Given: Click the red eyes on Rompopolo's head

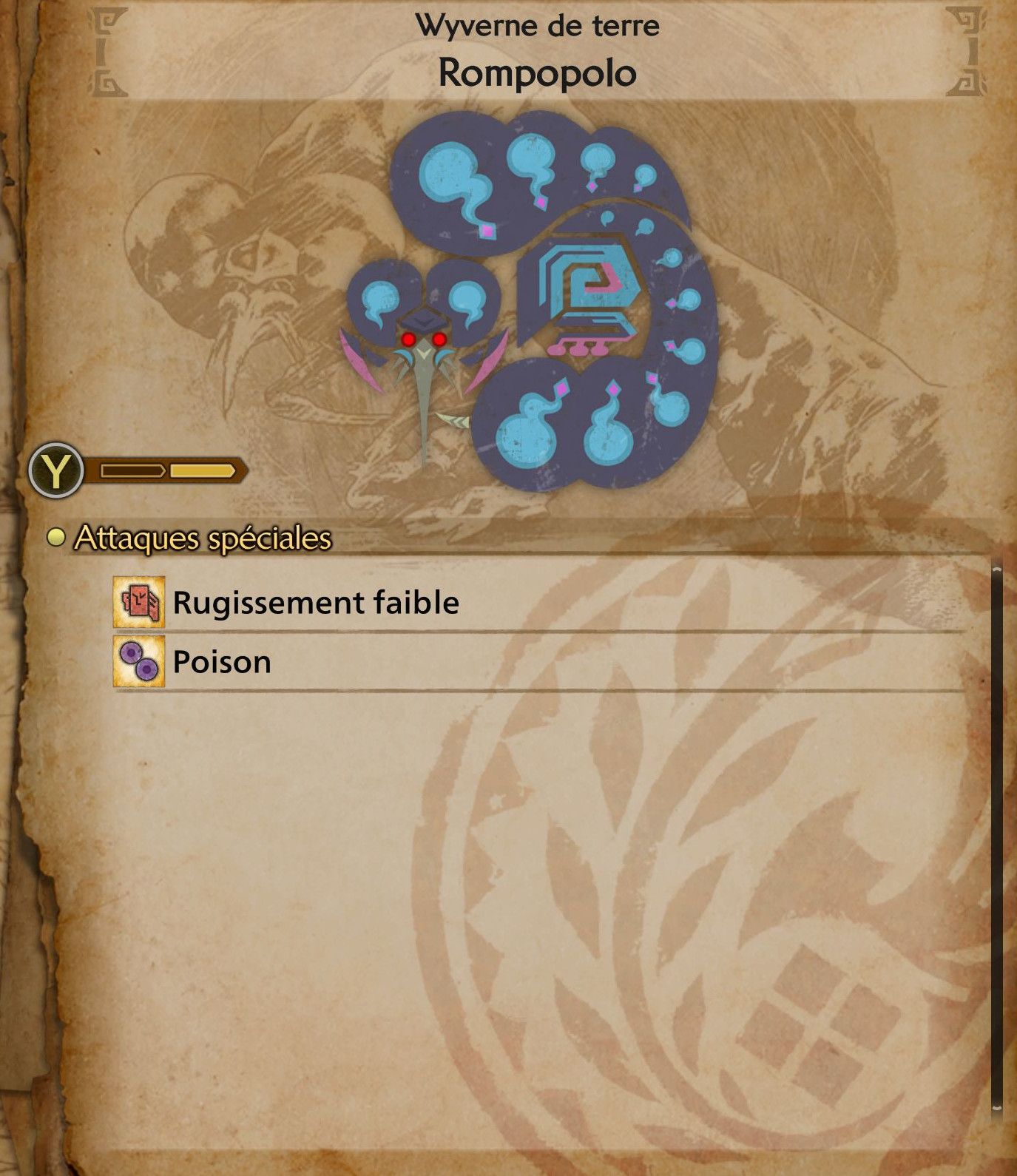Looking at the screenshot, I should coord(423,339).
